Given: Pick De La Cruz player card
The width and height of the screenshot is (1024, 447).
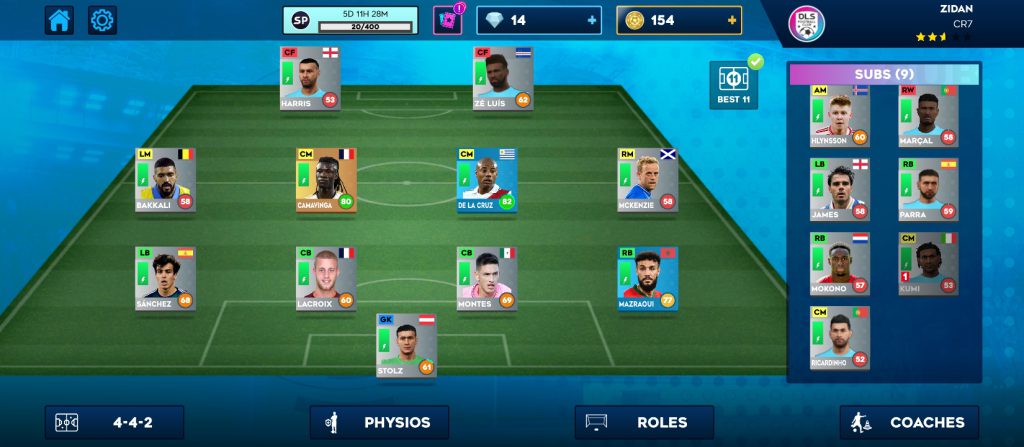Looking at the screenshot, I should 487,180.
